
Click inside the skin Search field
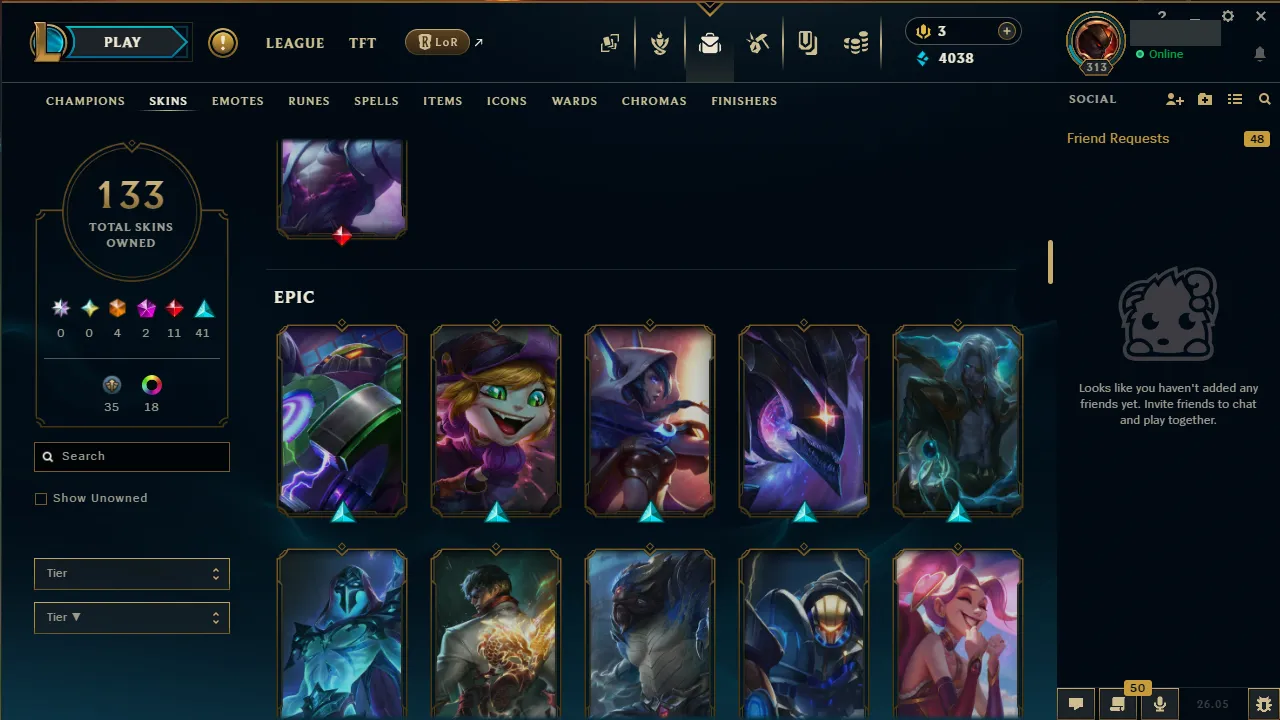click(x=131, y=456)
